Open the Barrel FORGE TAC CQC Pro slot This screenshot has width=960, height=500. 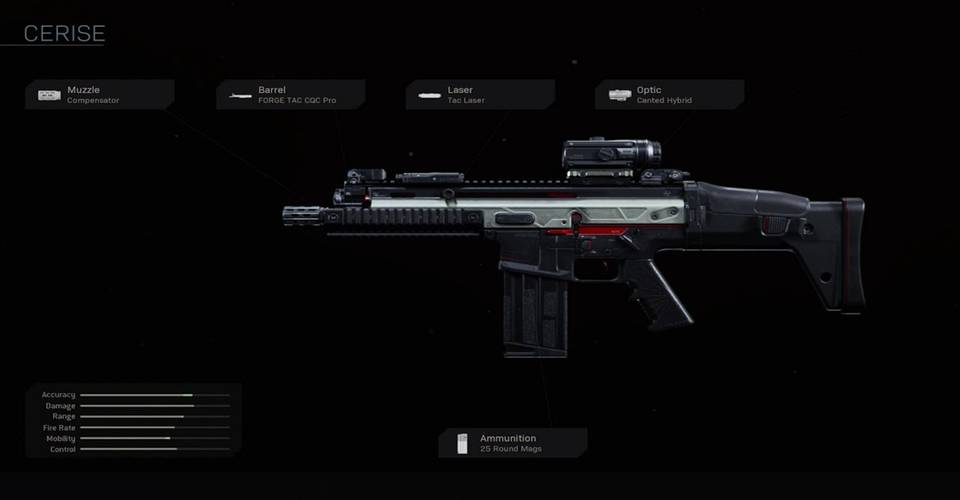[290, 95]
